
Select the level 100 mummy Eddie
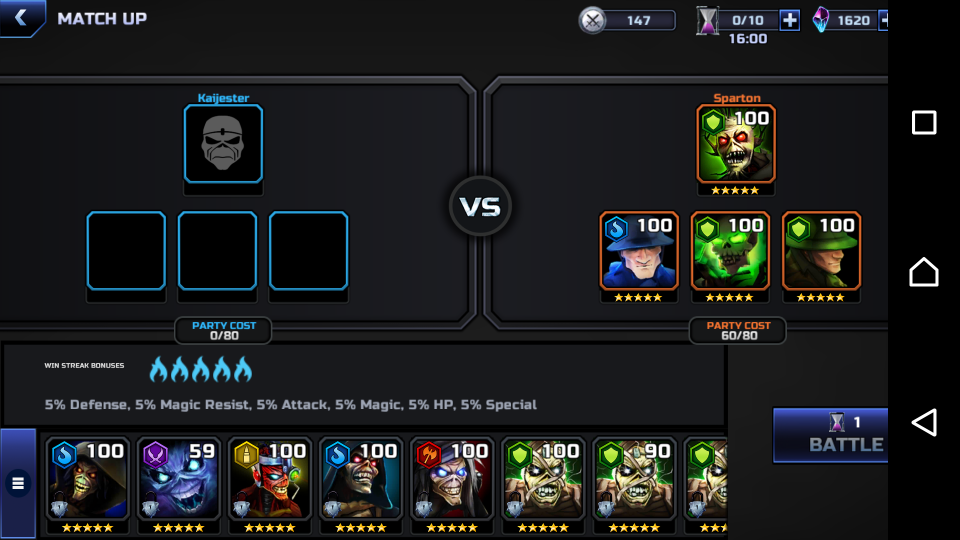pos(542,480)
